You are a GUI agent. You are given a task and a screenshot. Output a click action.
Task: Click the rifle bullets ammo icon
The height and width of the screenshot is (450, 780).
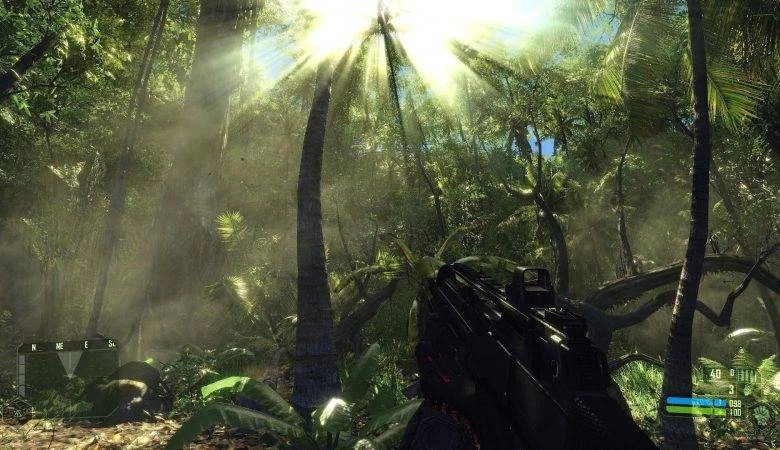click(x=748, y=377)
